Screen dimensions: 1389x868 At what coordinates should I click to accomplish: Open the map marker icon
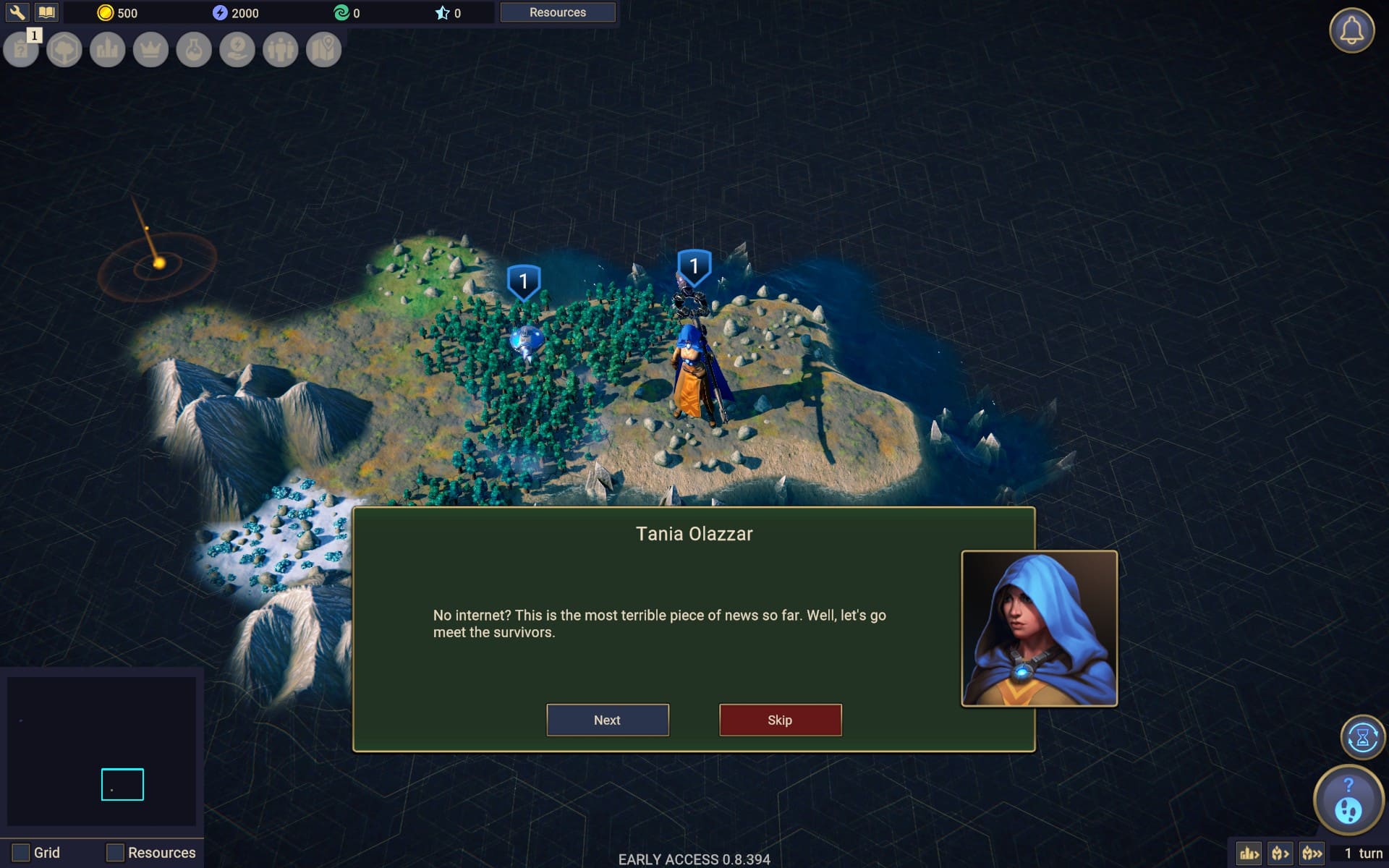(x=323, y=50)
